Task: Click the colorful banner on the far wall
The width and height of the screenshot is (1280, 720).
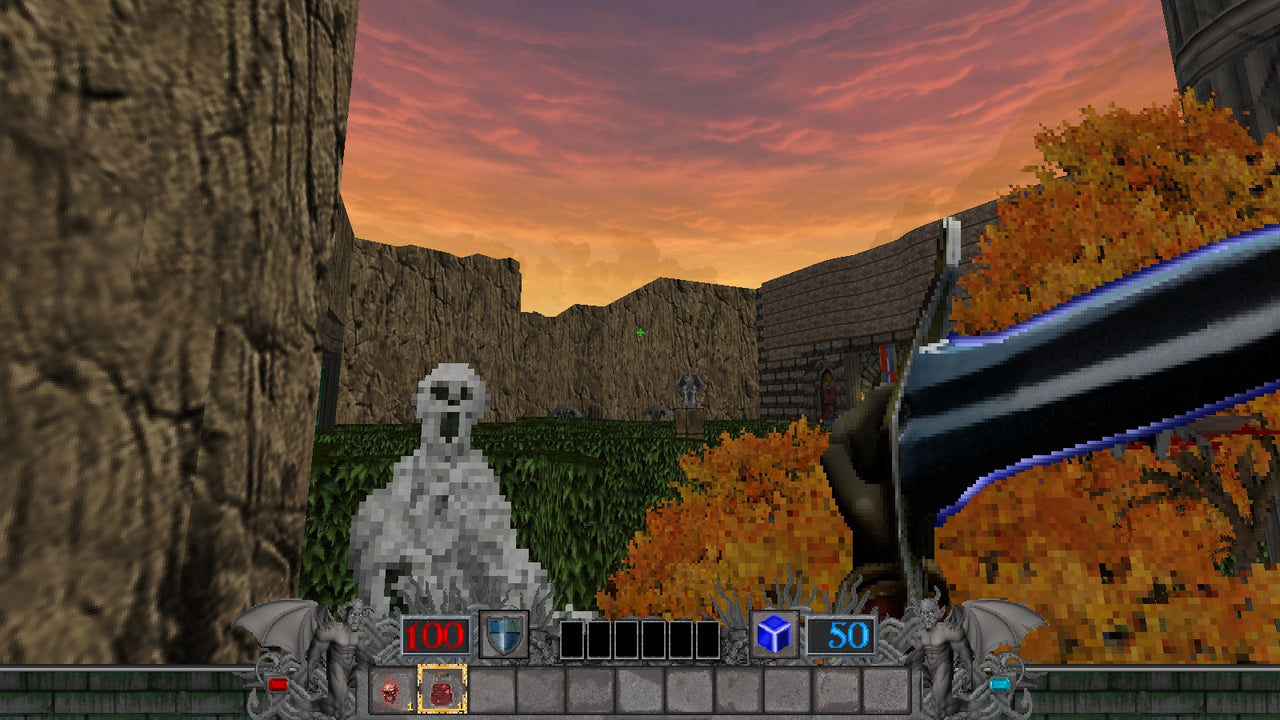Action: [x=886, y=365]
